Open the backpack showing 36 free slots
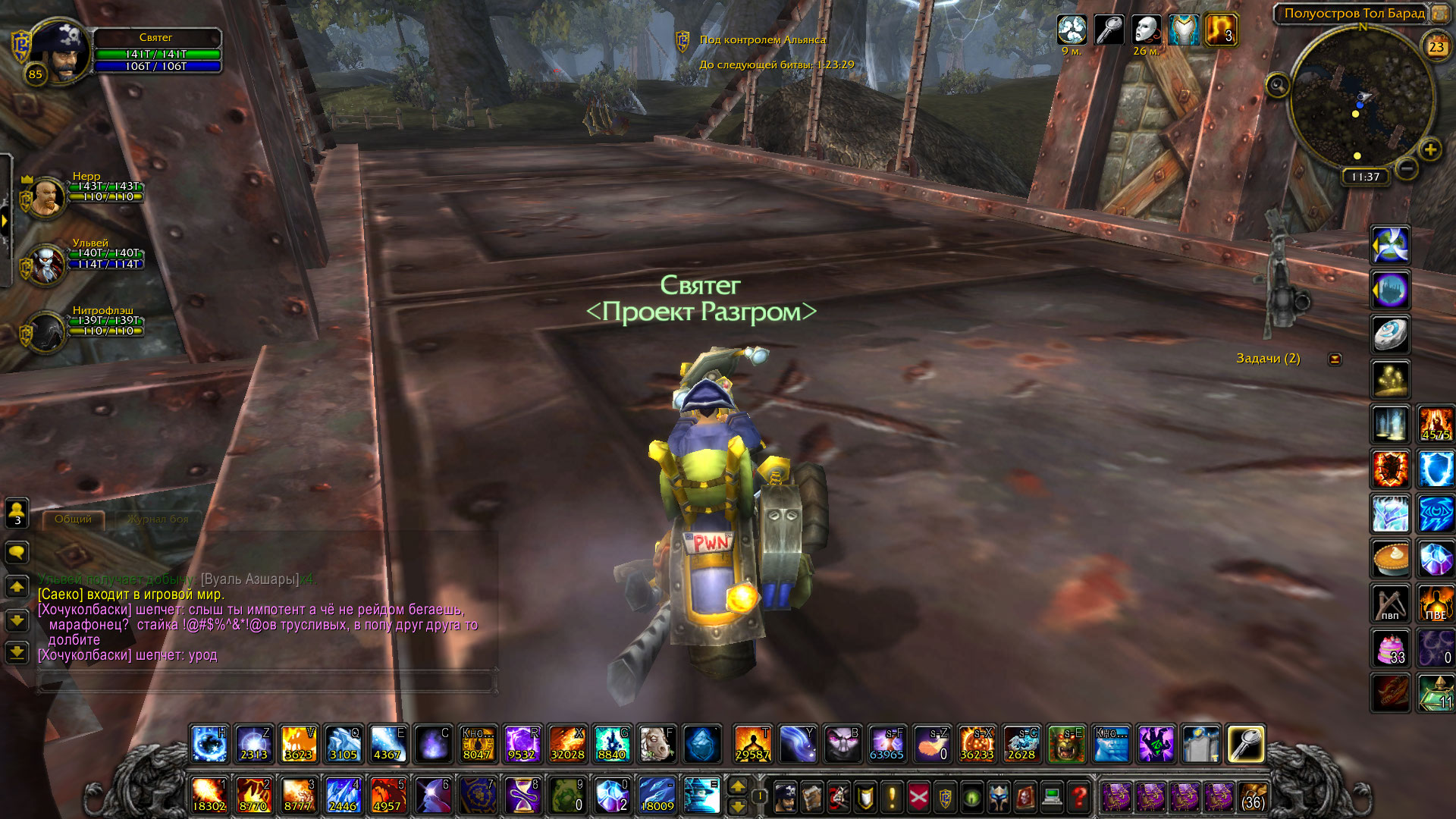This screenshot has width=1456, height=819. (1254, 797)
